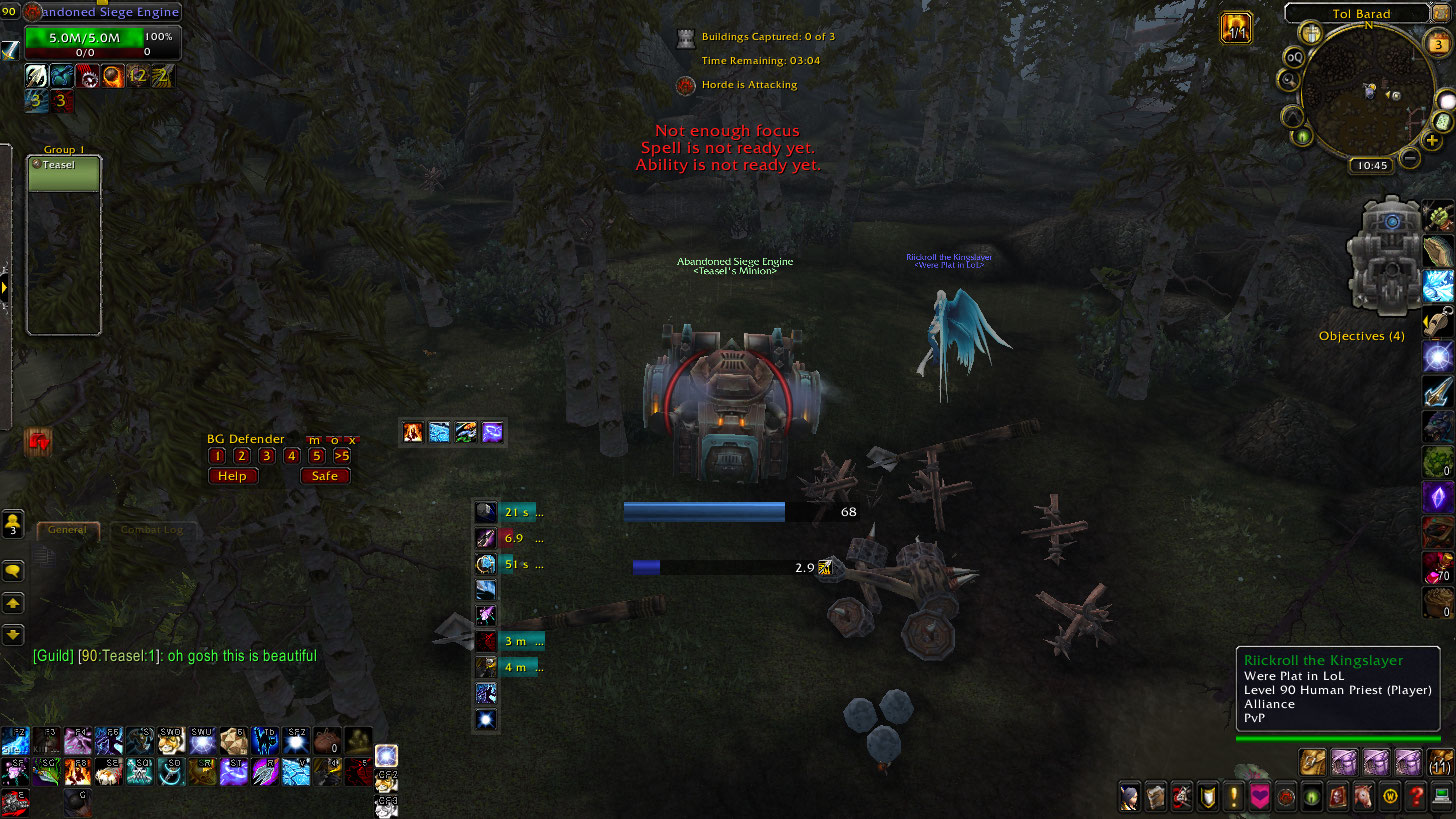This screenshot has width=1456, height=819.
Task: Select Teasel in the Group 1 frame
Action: point(64,173)
